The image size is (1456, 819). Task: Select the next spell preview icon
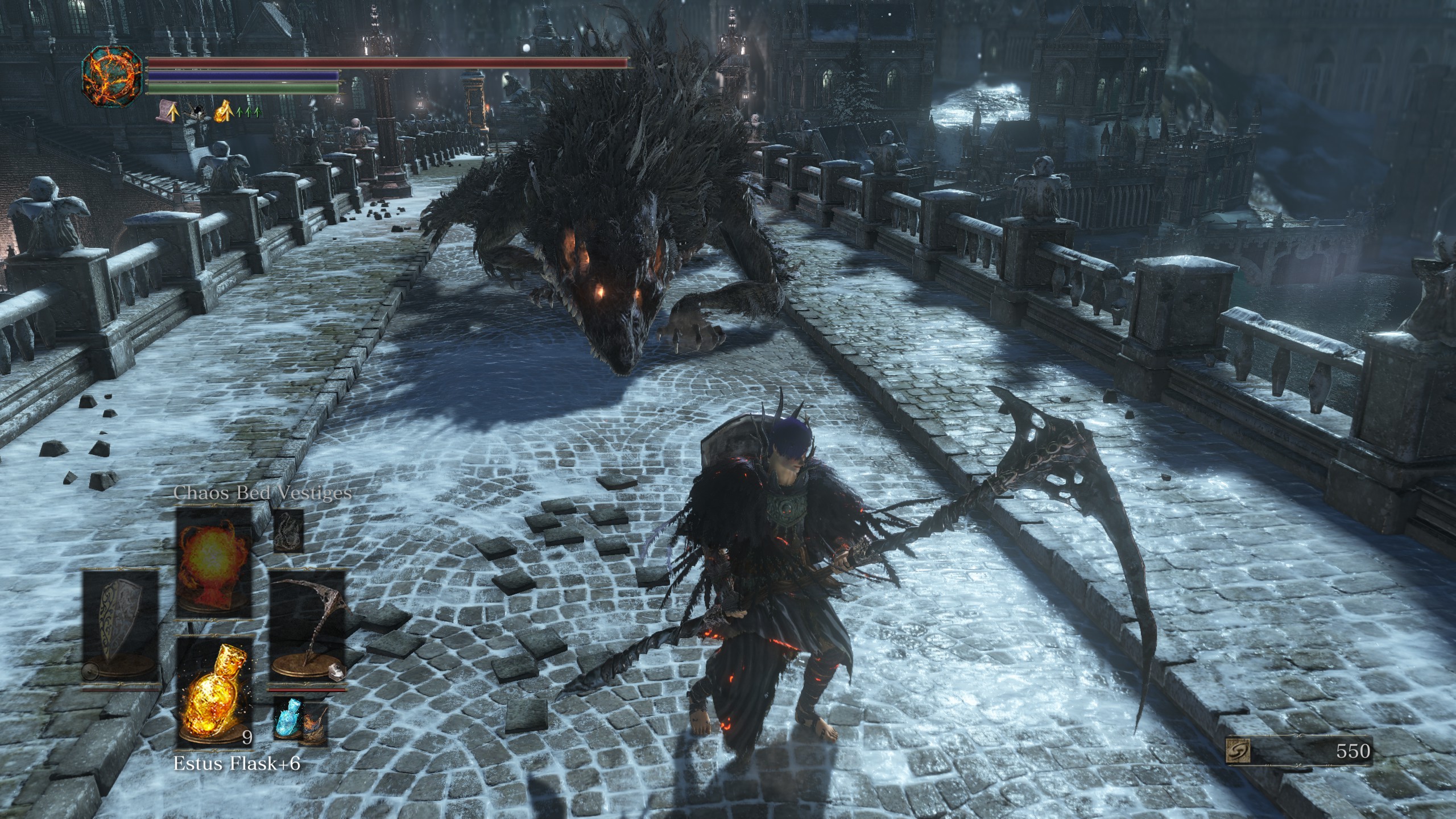[x=288, y=531]
